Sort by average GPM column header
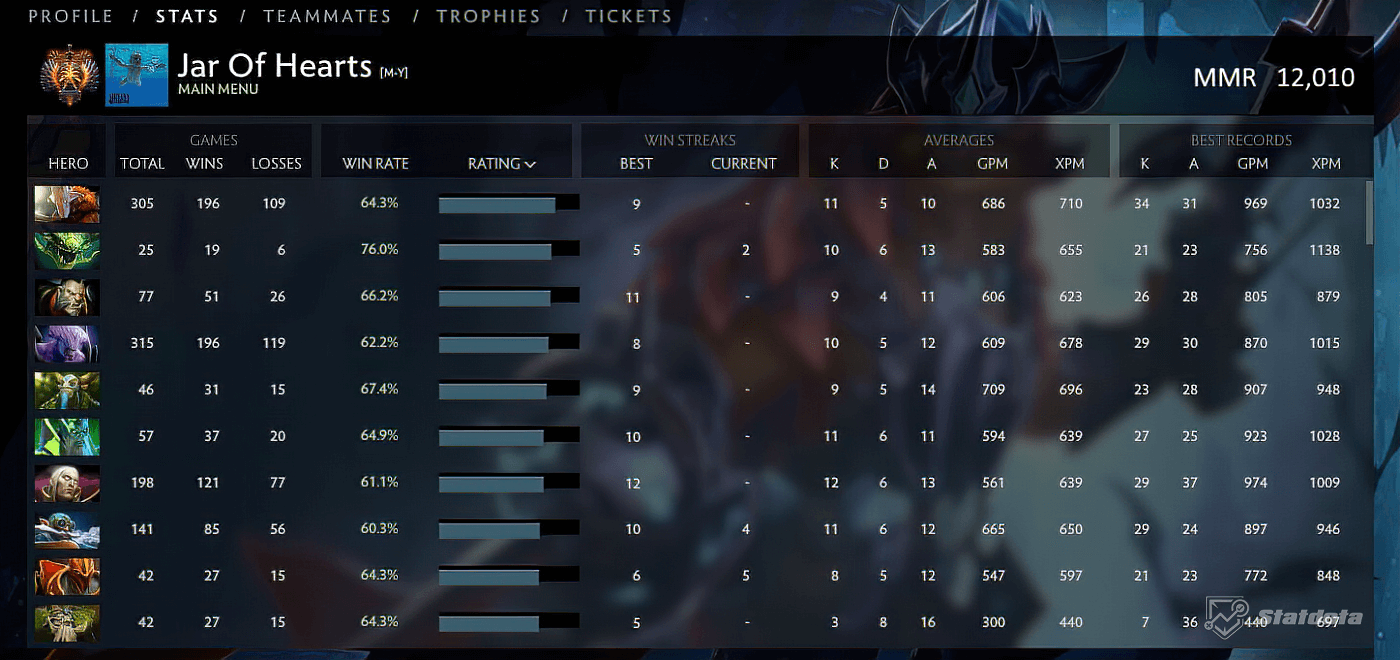The height and width of the screenshot is (660, 1400). click(x=992, y=163)
